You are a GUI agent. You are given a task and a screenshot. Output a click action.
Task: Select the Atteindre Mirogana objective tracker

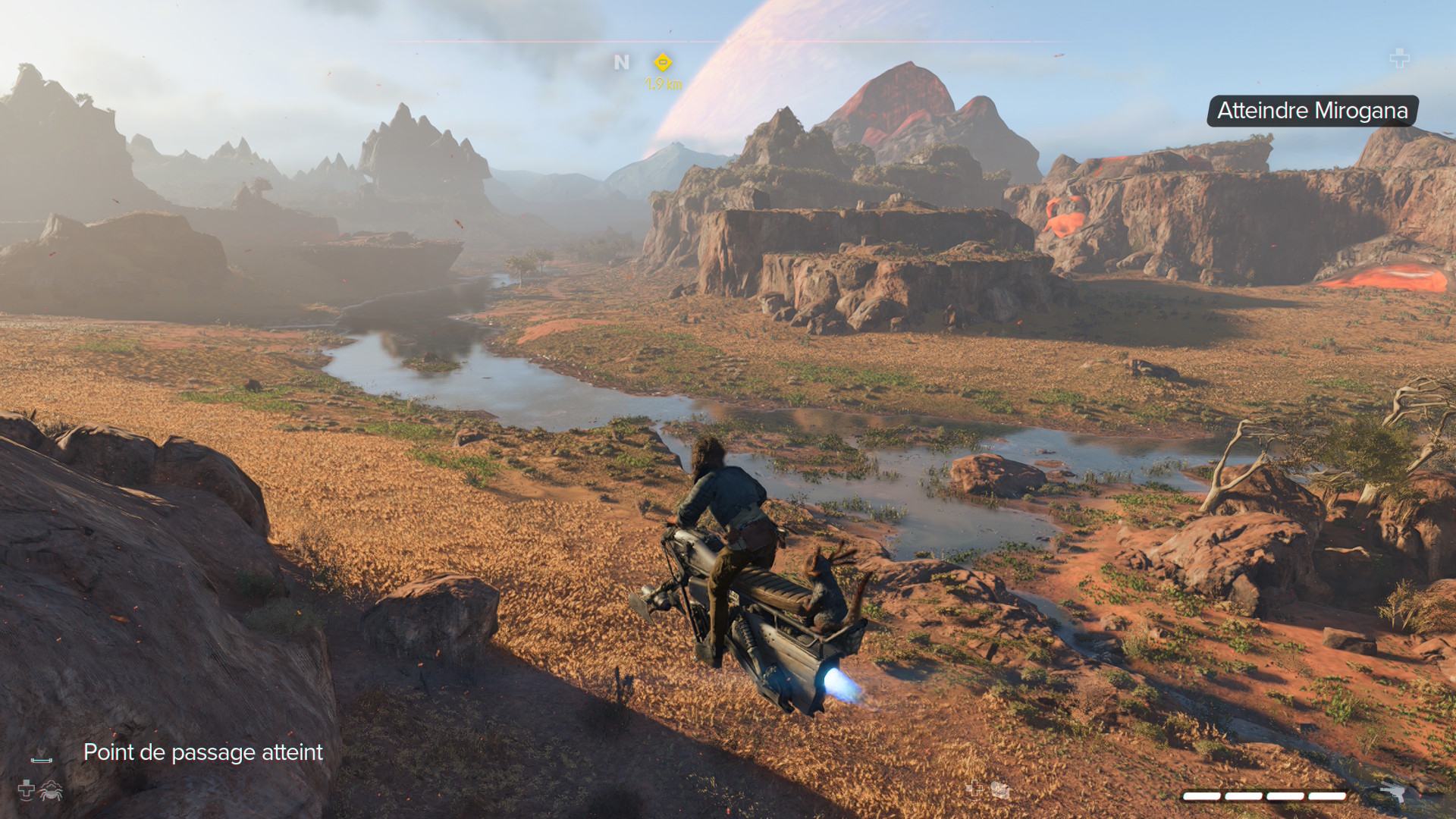(1312, 111)
